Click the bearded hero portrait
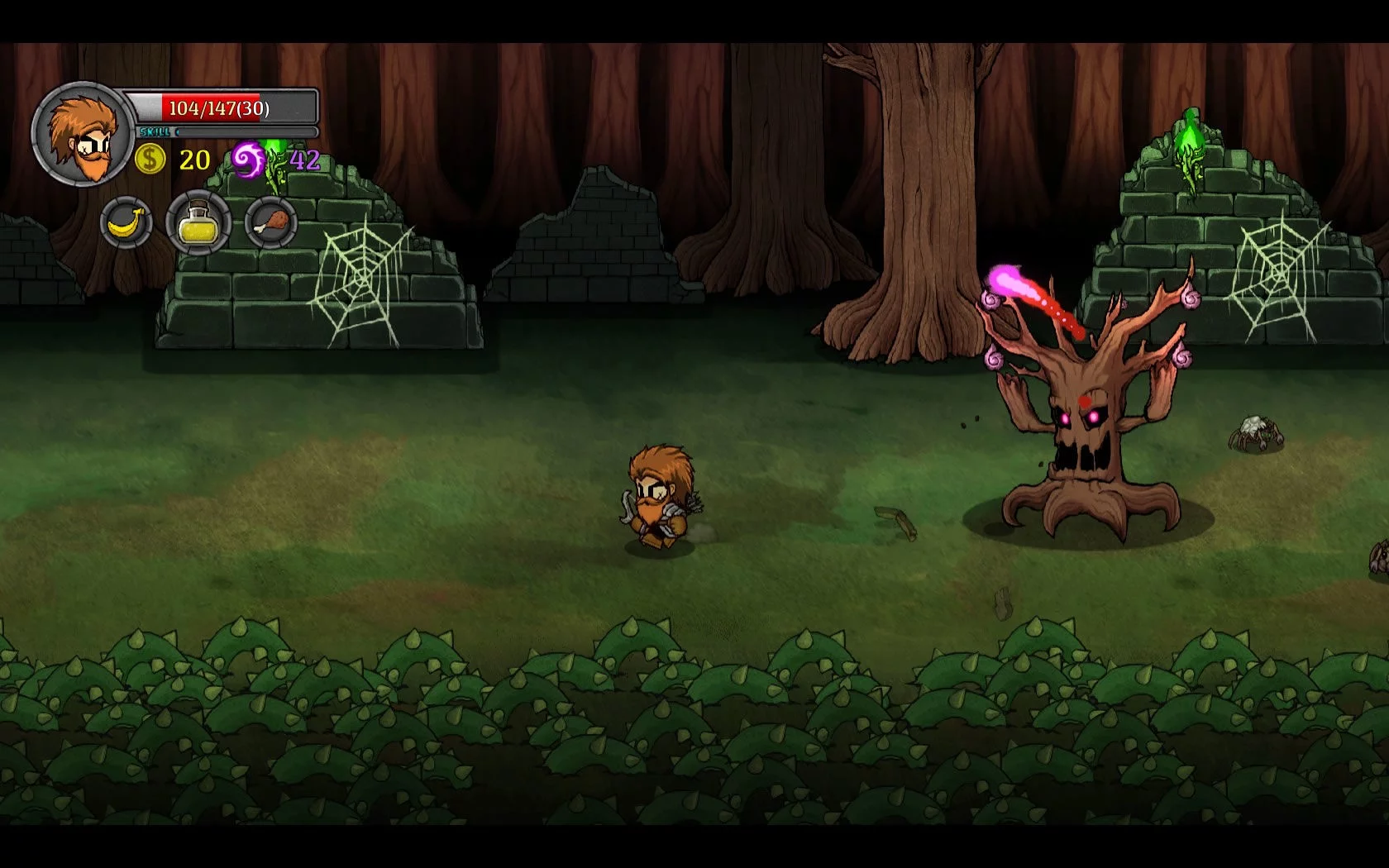 (x=83, y=134)
